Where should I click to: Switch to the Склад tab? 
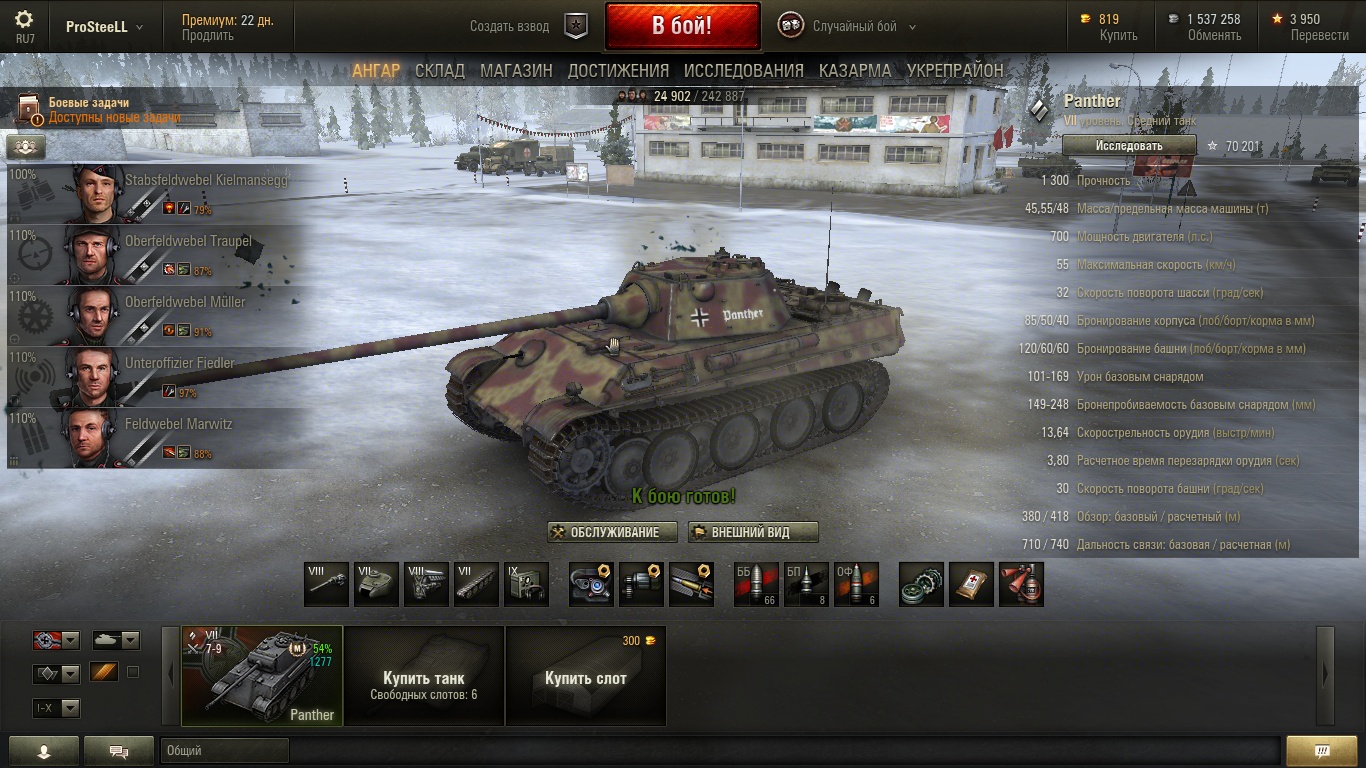[440, 71]
